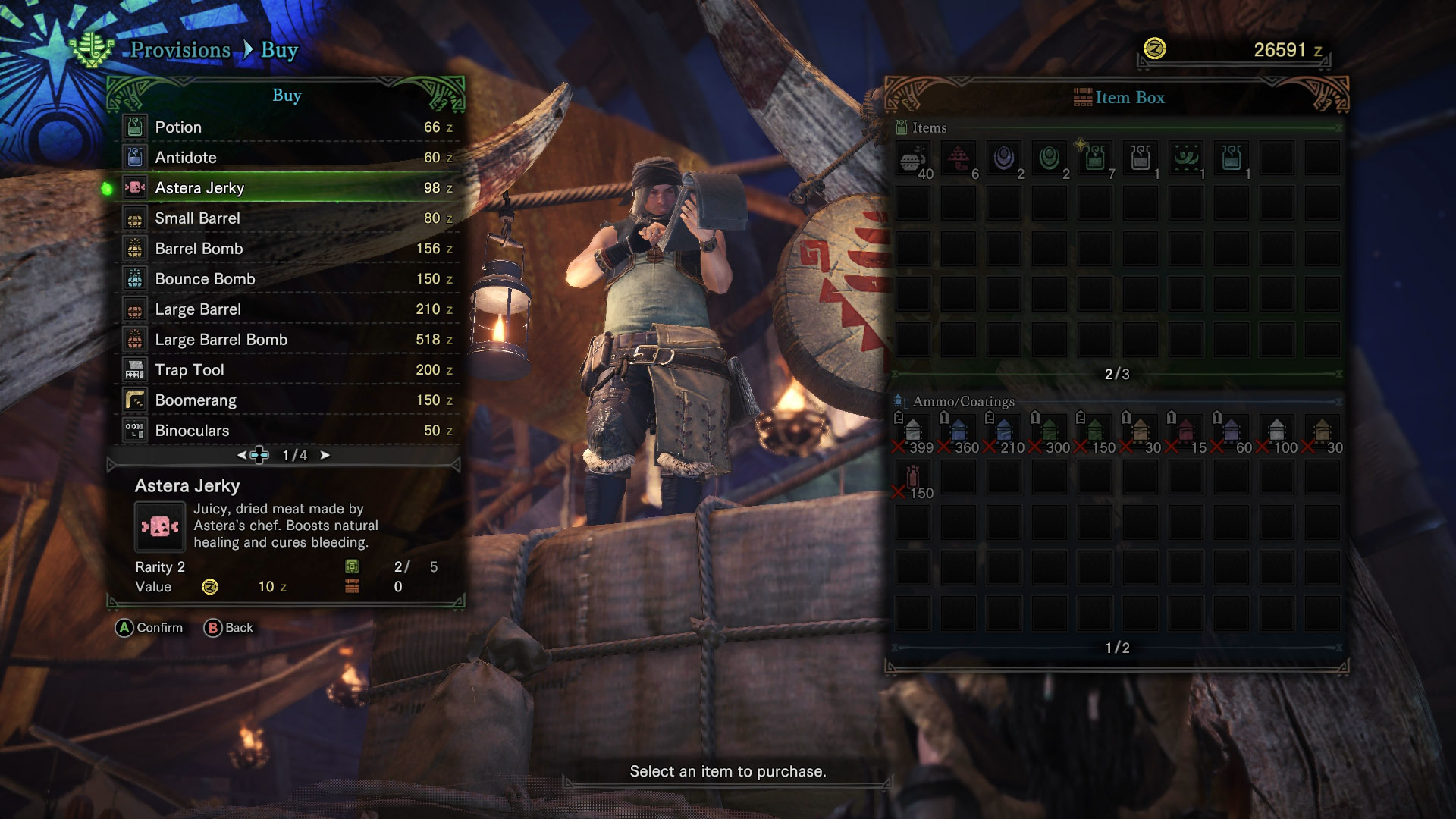Select Small Barrel for purchase
Viewport: 1456px width, 819px height.
287,218
